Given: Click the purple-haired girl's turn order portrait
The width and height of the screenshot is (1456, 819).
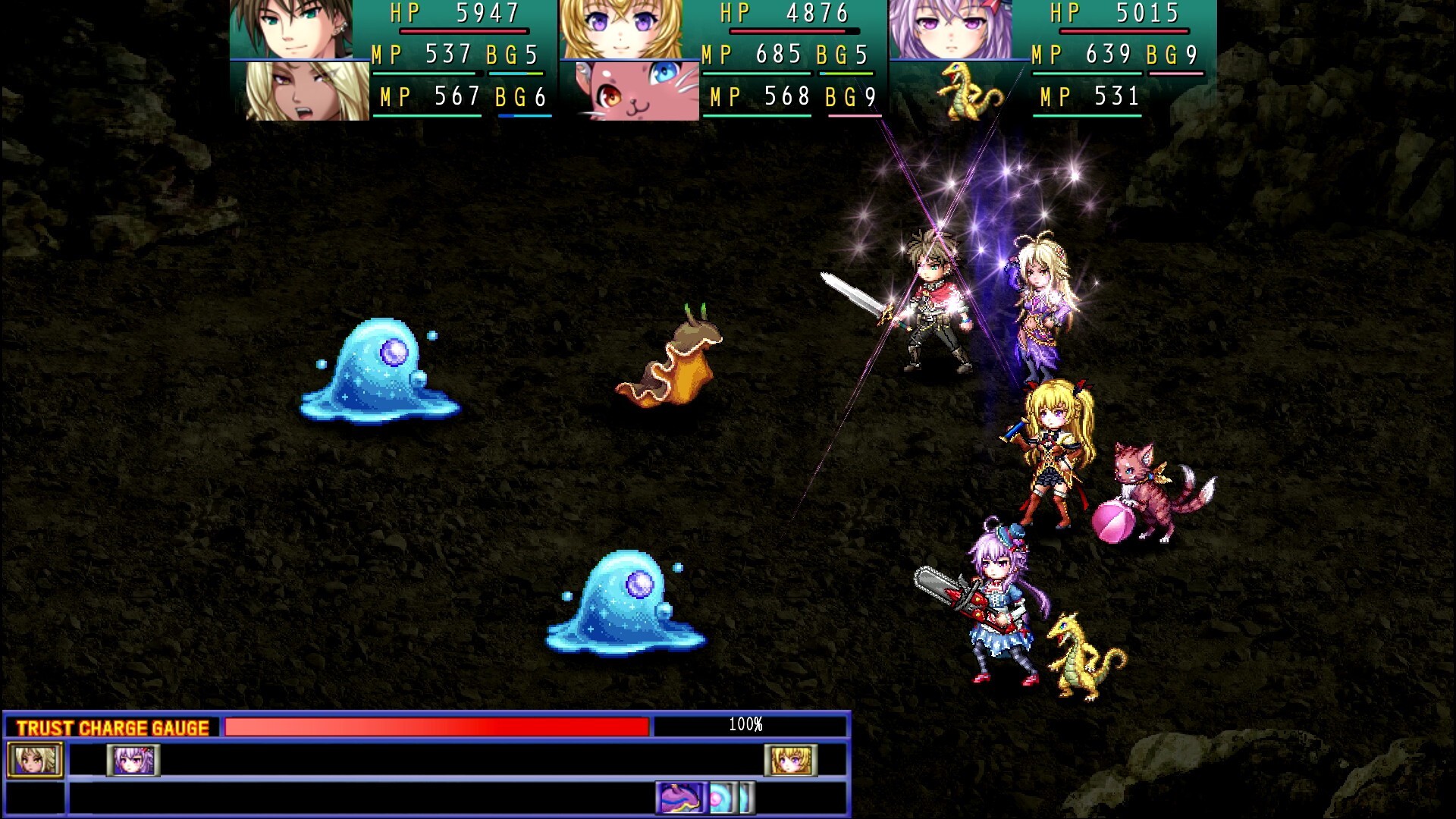Looking at the screenshot, I should (133, 759).
